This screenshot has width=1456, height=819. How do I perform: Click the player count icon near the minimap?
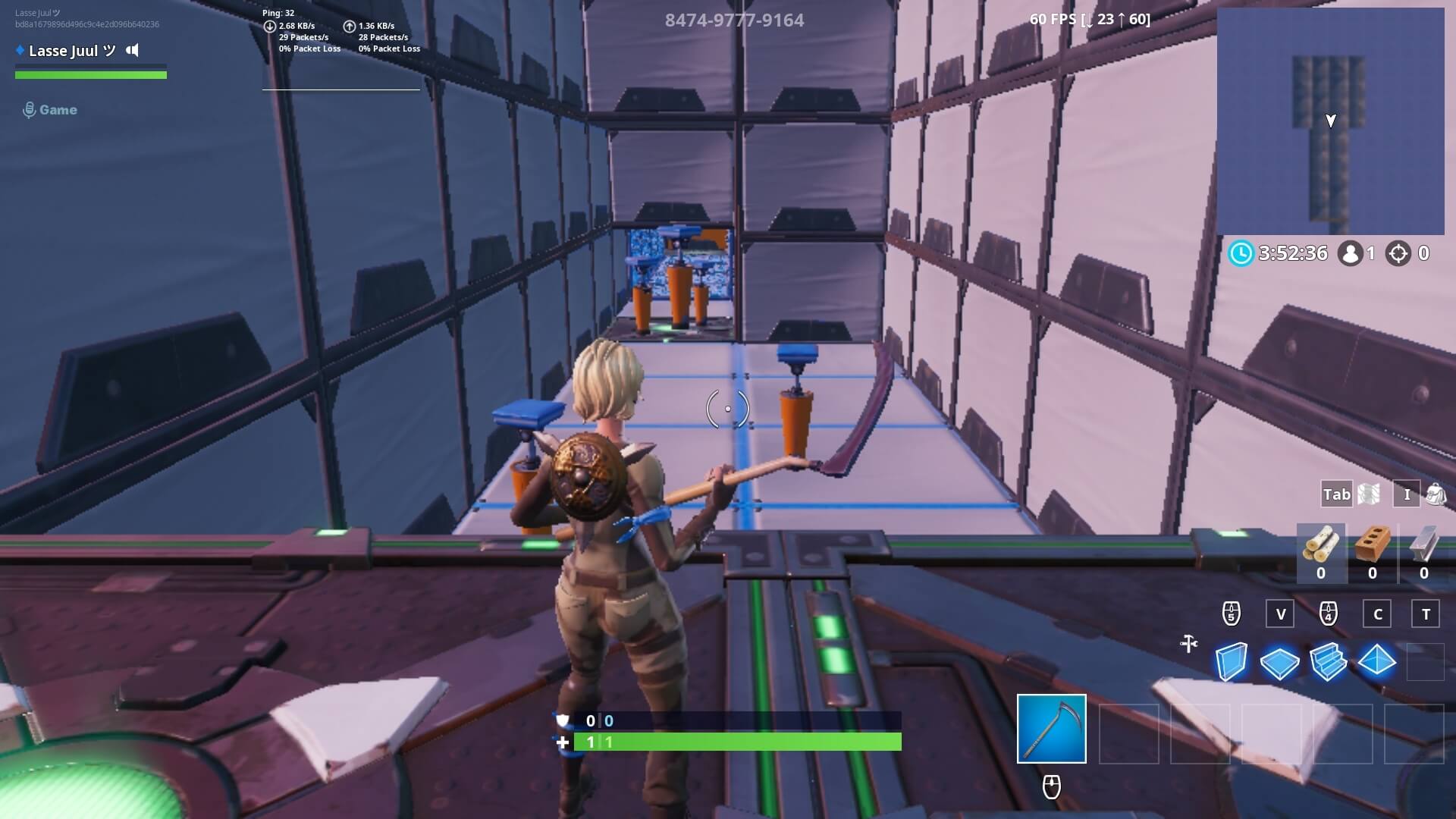[x=1348, y=253]
